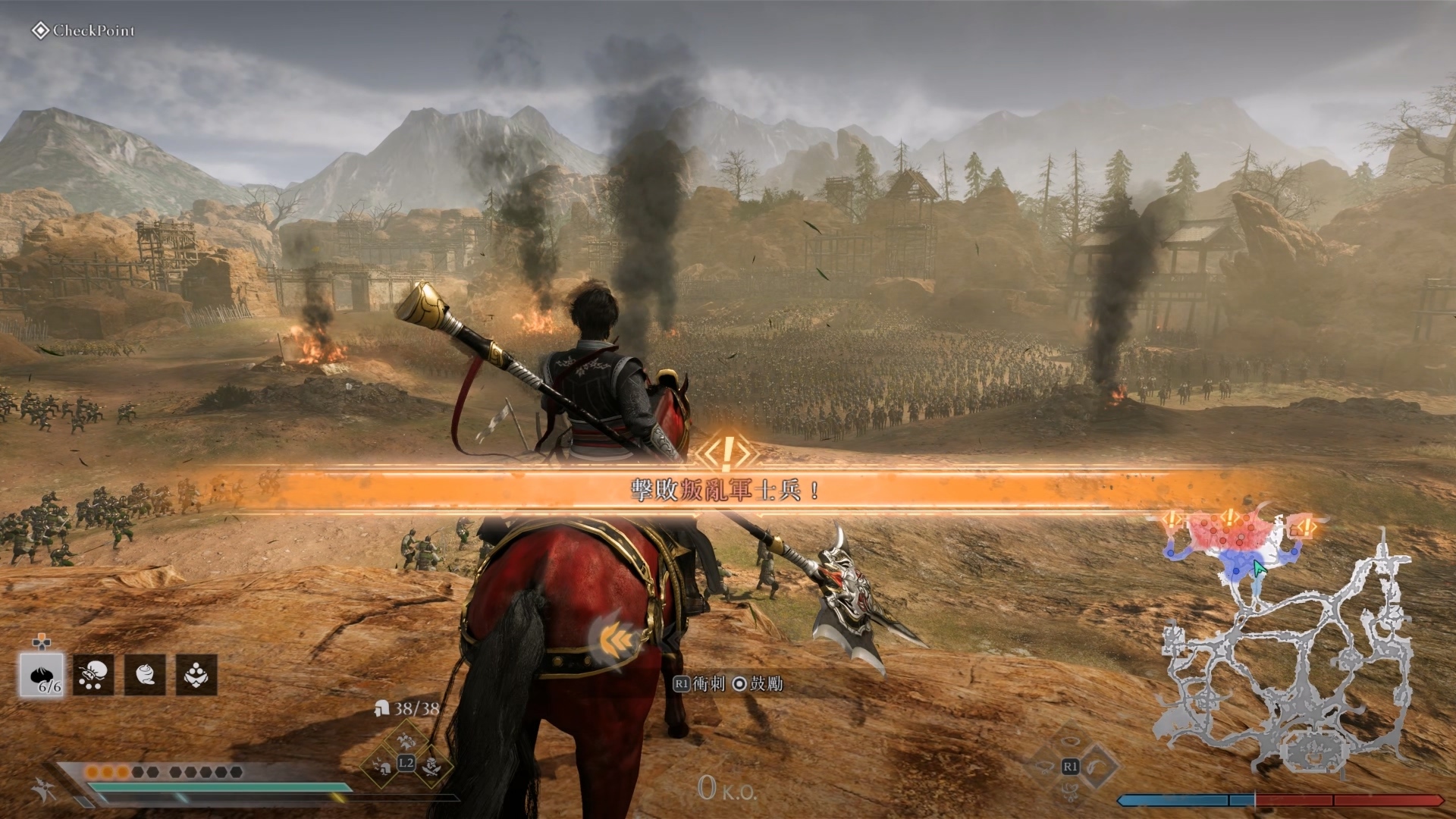Viewport: 1456px width, 819px height.
Task: Select the meat bun item slot
Action: (x=42, y=674)
